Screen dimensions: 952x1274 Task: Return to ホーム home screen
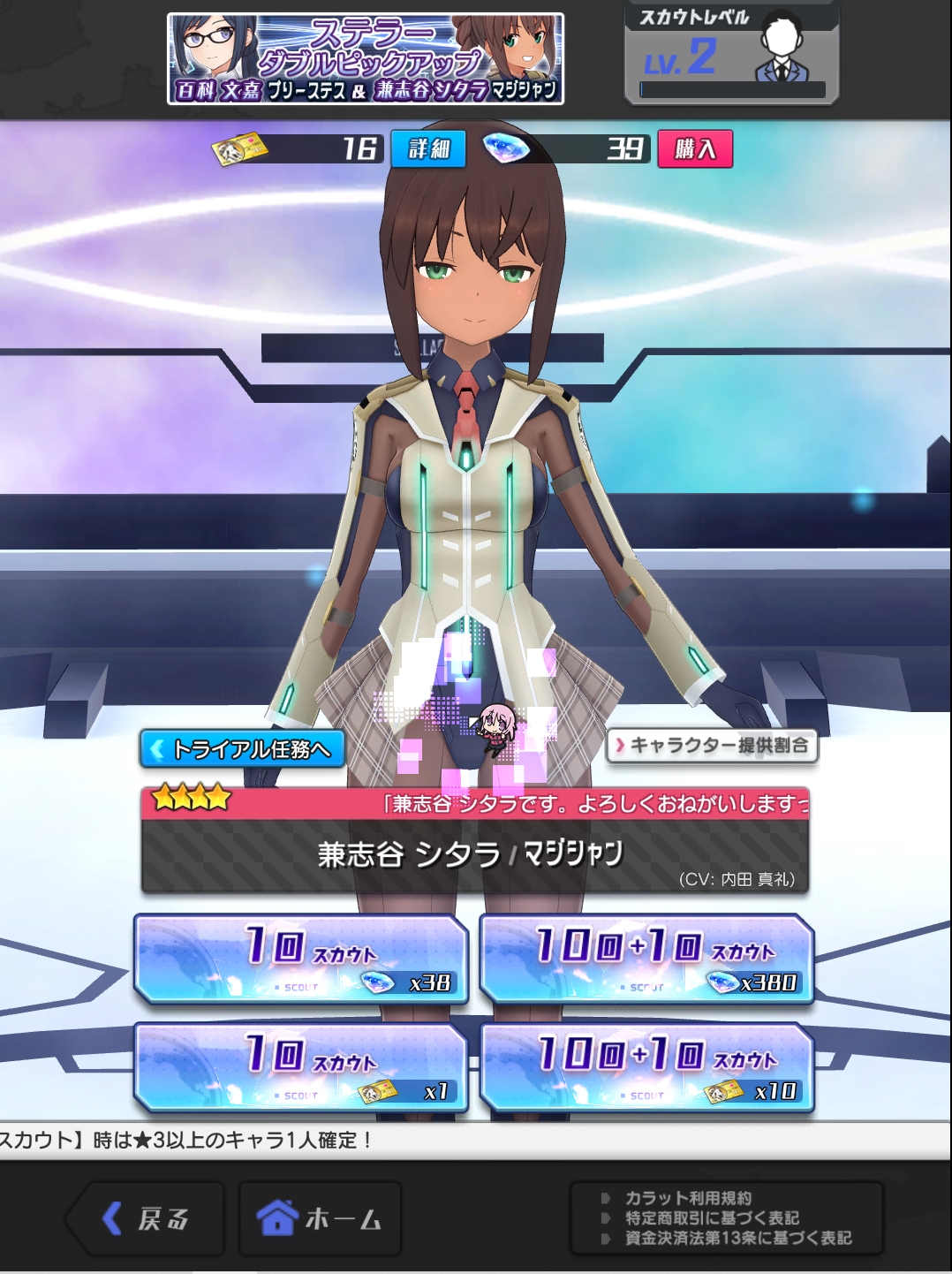[320, 1219]
